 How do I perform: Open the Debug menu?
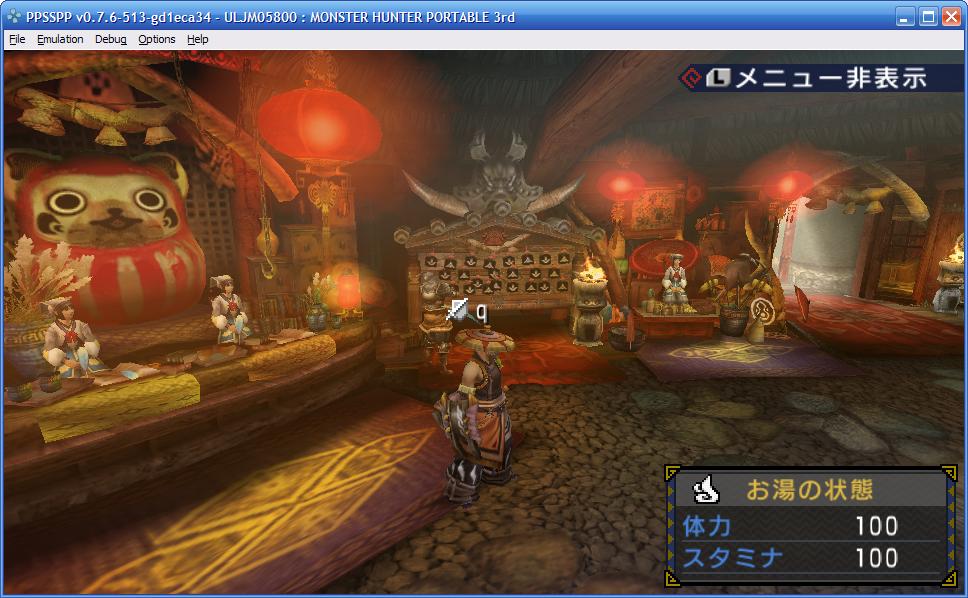click(x=111, y=39)
